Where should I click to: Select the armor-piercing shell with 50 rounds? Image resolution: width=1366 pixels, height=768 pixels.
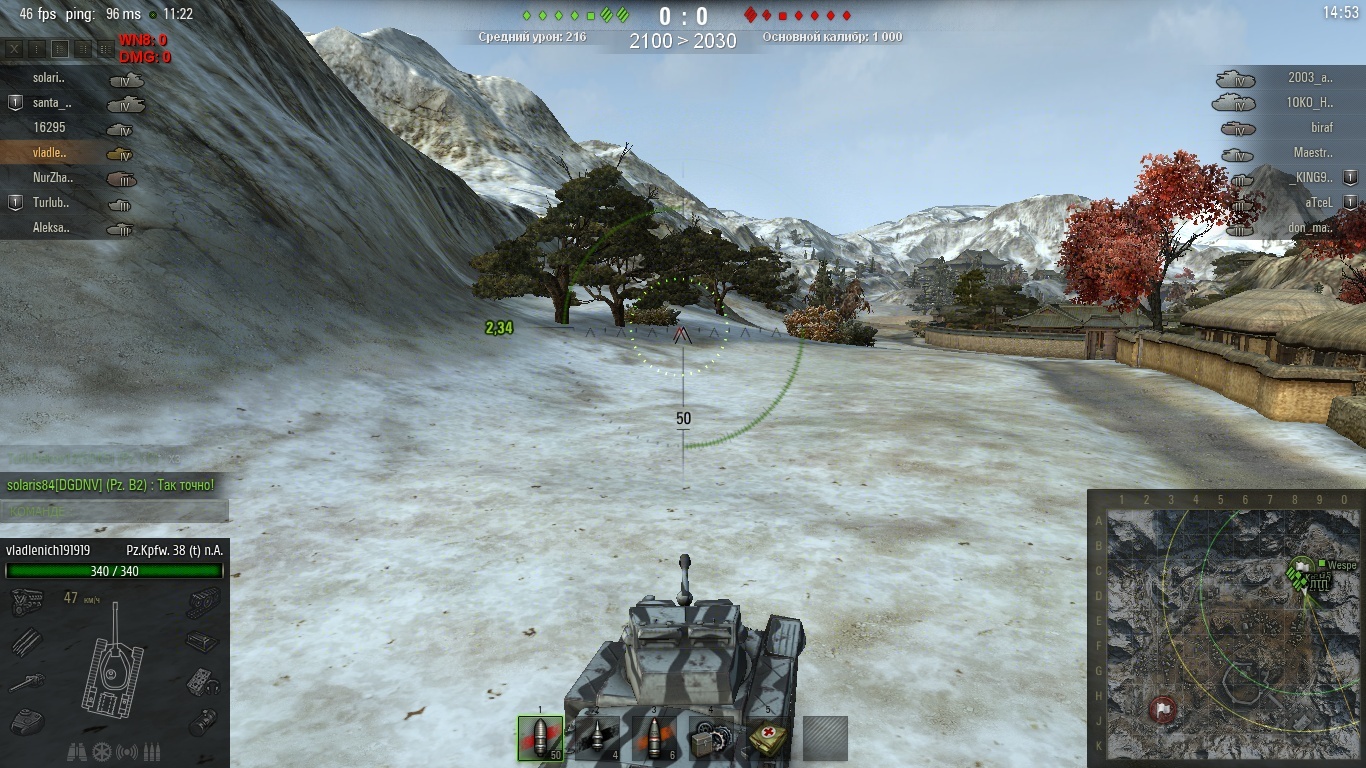[540, 739]
